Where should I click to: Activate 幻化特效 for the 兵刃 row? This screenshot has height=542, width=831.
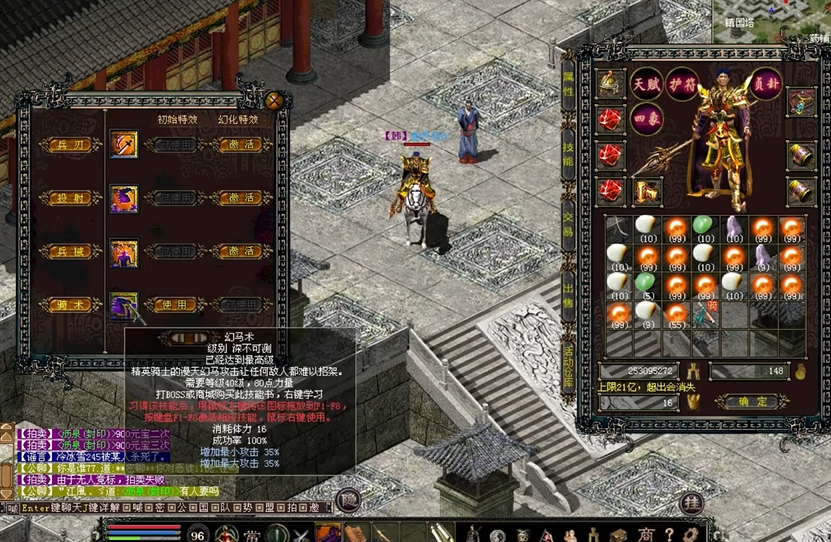[x=239, y=145]
